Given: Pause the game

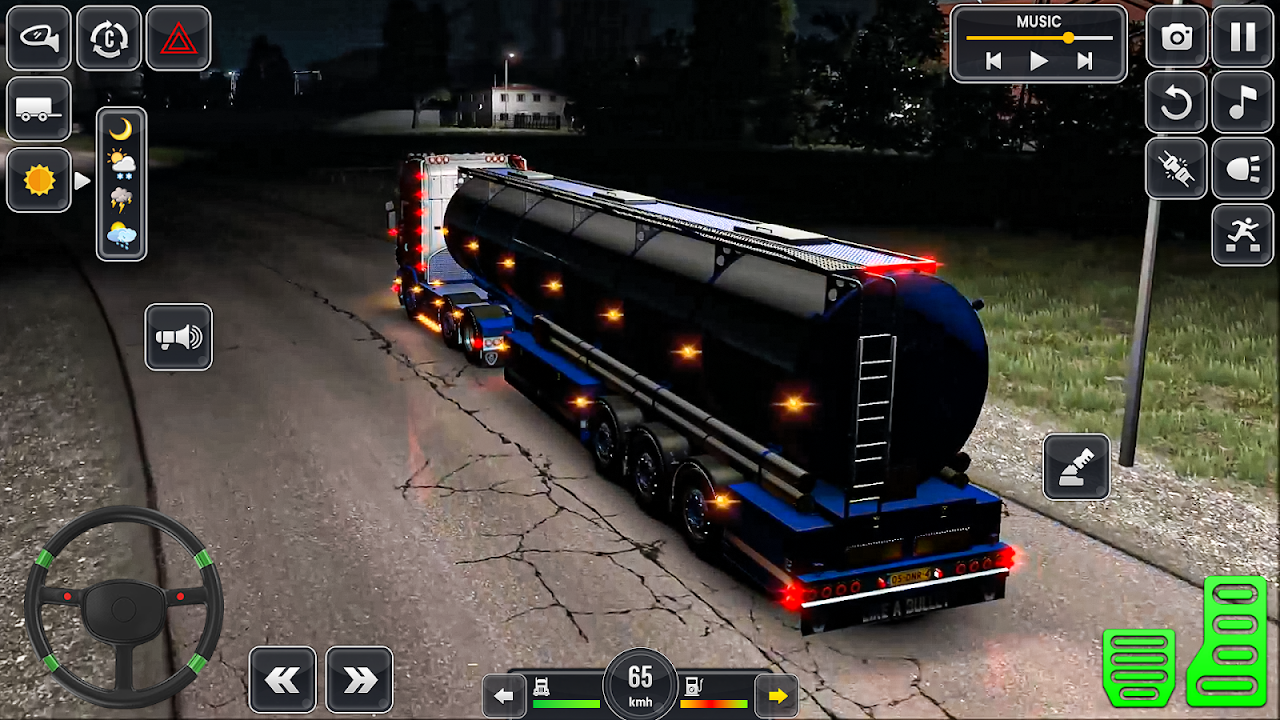Looking at the screenshot, I should [1243, 37].
